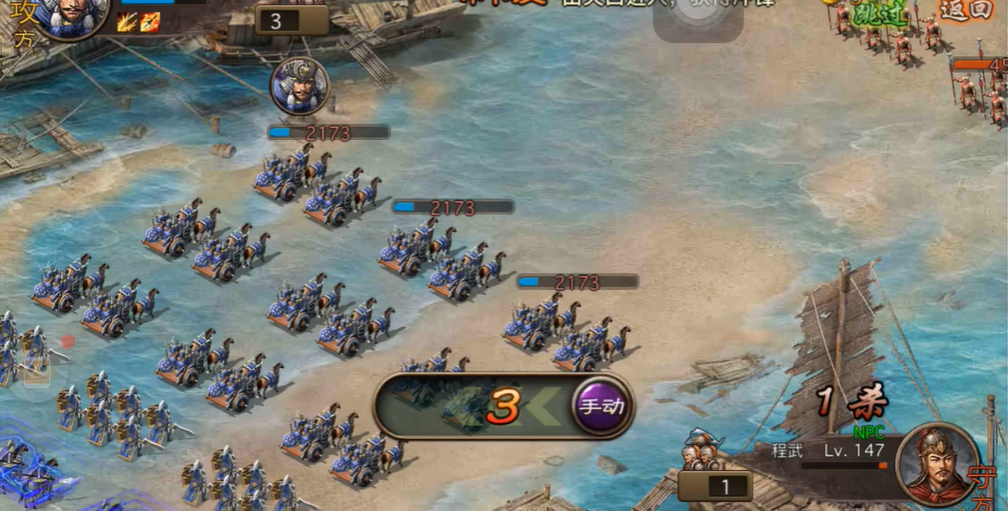Tap the purple 手动 manual control button

pyautogui.click(x=602, y=406)
